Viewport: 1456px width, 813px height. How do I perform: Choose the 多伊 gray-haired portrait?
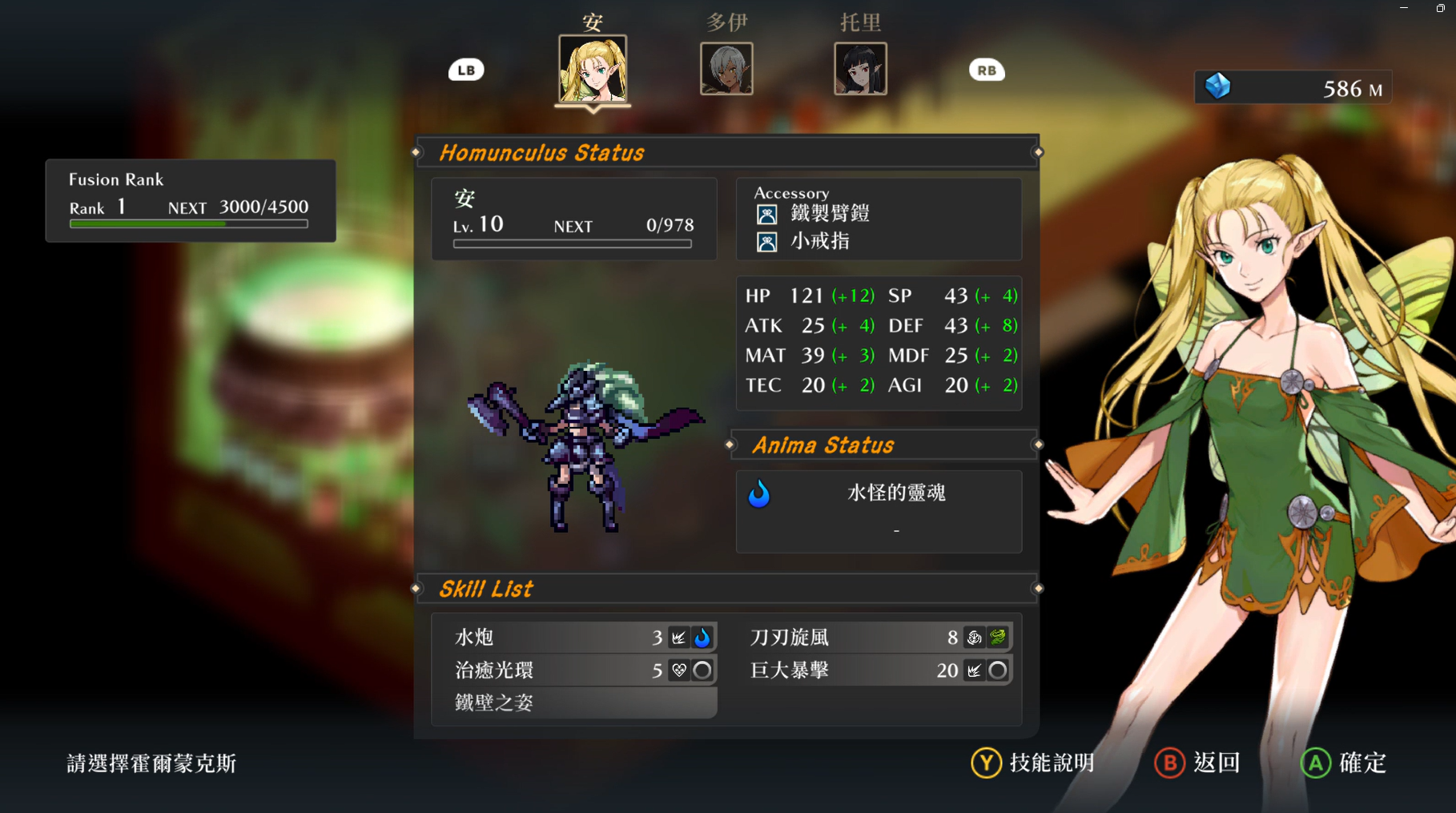click(x=726, y=69)
